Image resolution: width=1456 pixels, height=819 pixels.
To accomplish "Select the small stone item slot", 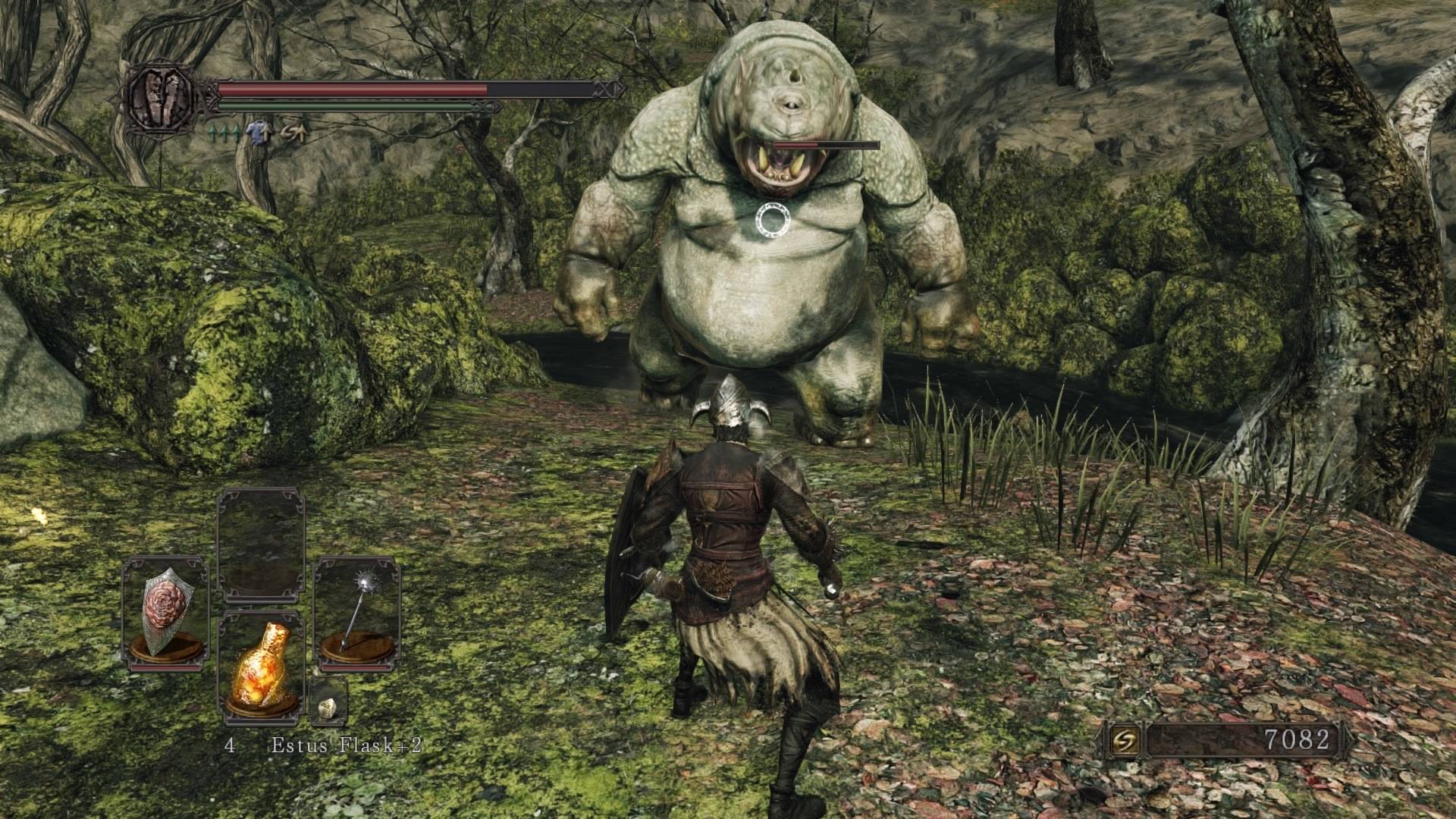I will [x=328, y=701].
